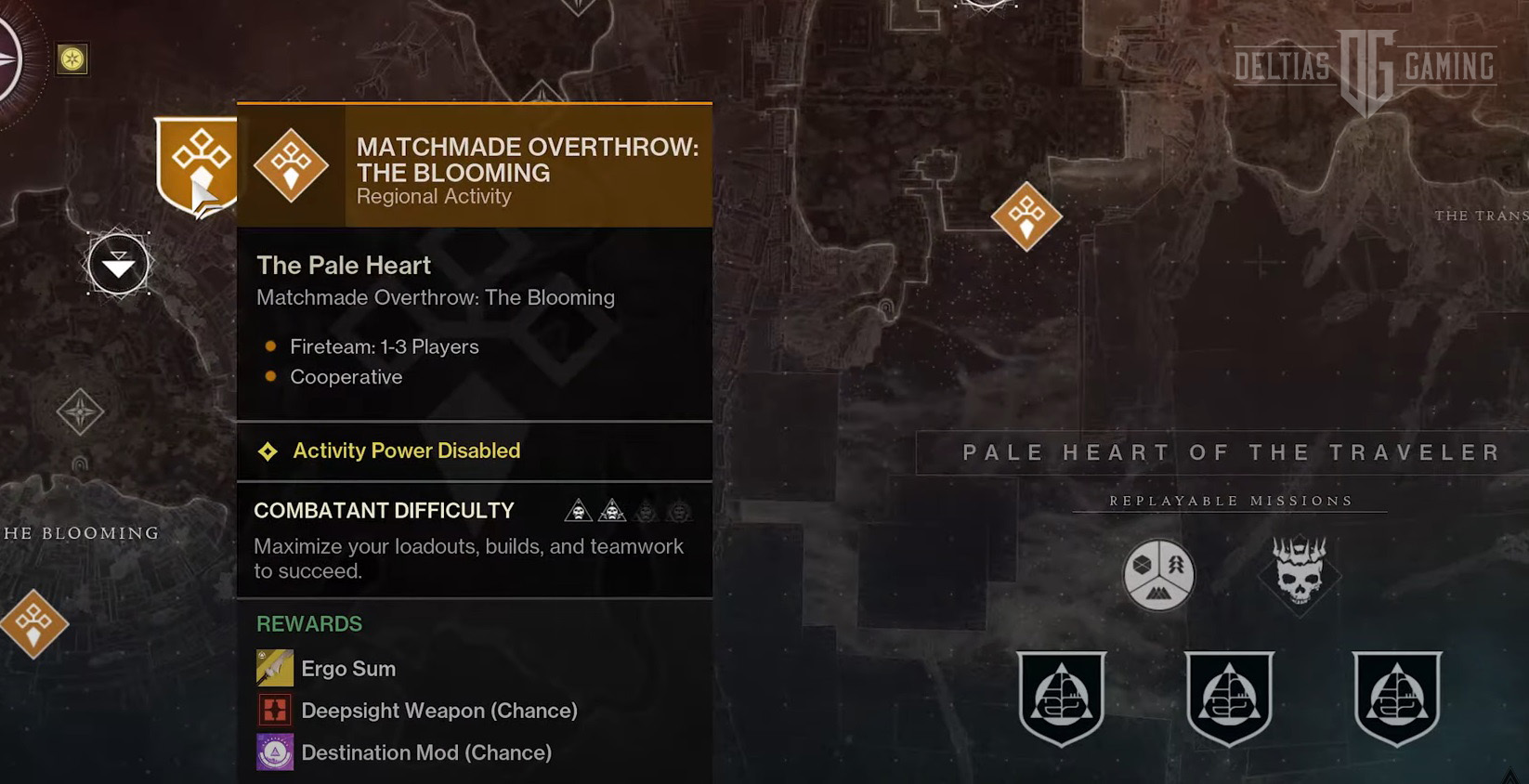Image resolution: width=1529 pixels, height=784 pixels.
Task: Click the small yellow sun emblem icon
Action: pyautogui.click(x=72, y=59)
